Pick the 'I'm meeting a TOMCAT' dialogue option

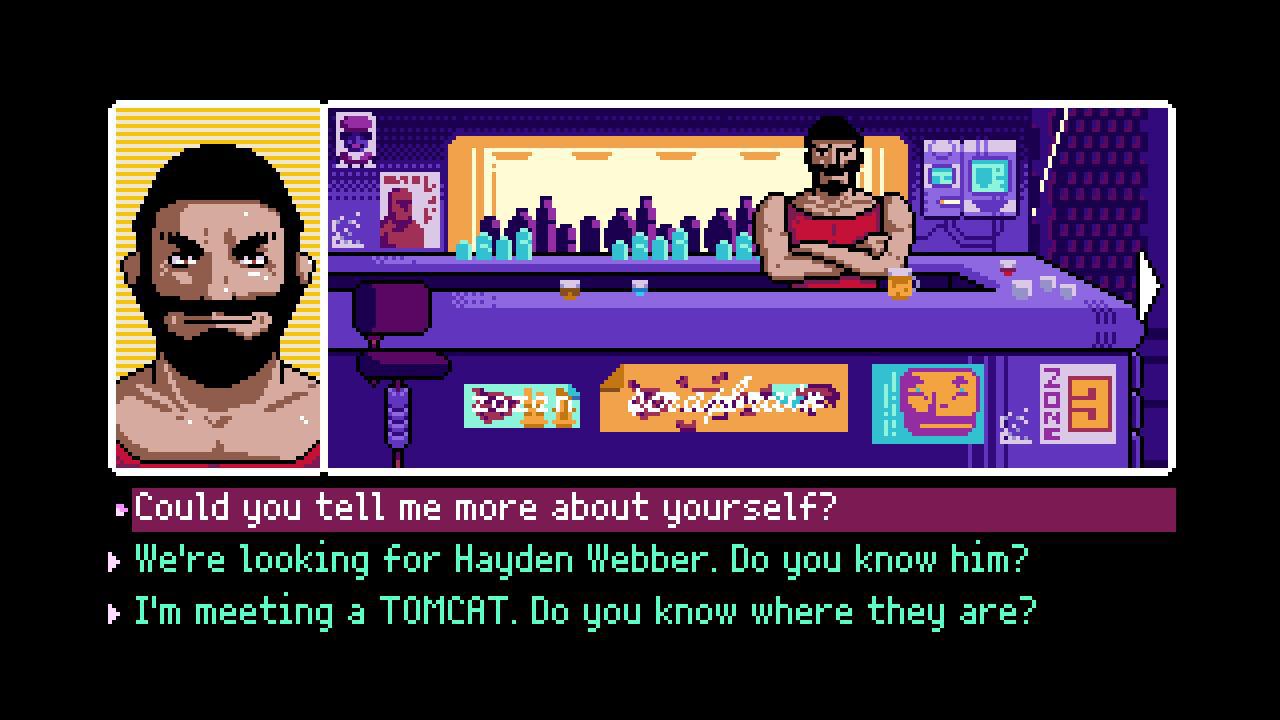tap(580, 611)
